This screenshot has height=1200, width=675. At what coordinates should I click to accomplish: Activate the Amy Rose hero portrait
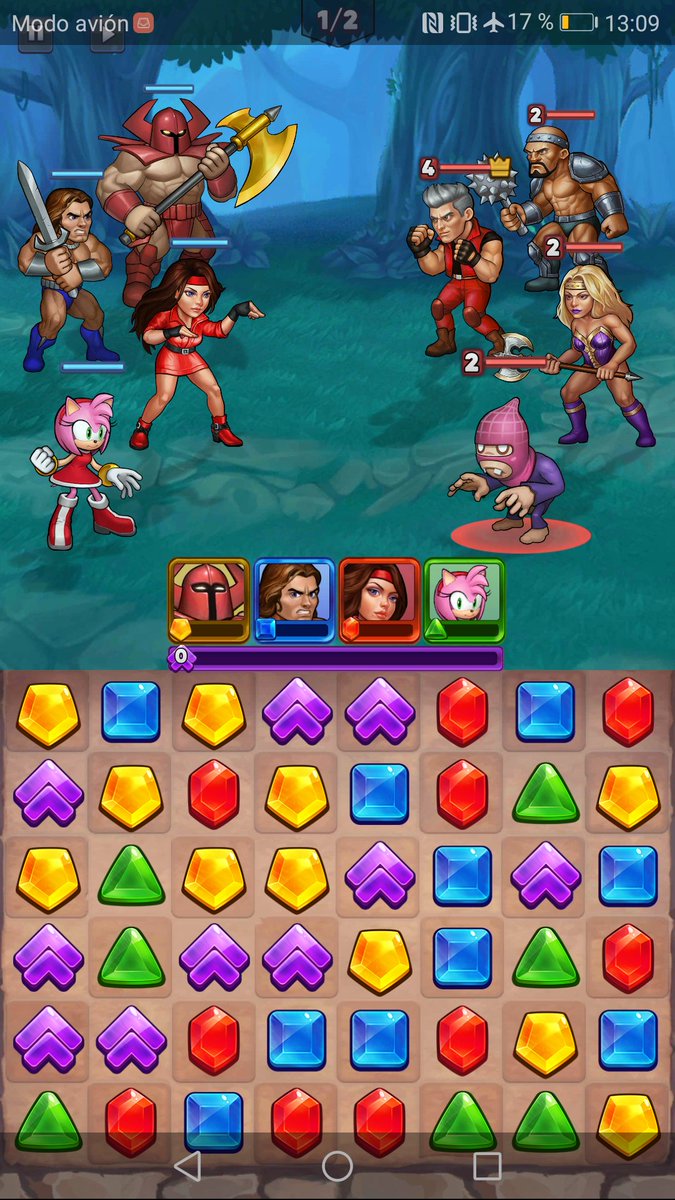pyautogui.click(x=464, y=600)
